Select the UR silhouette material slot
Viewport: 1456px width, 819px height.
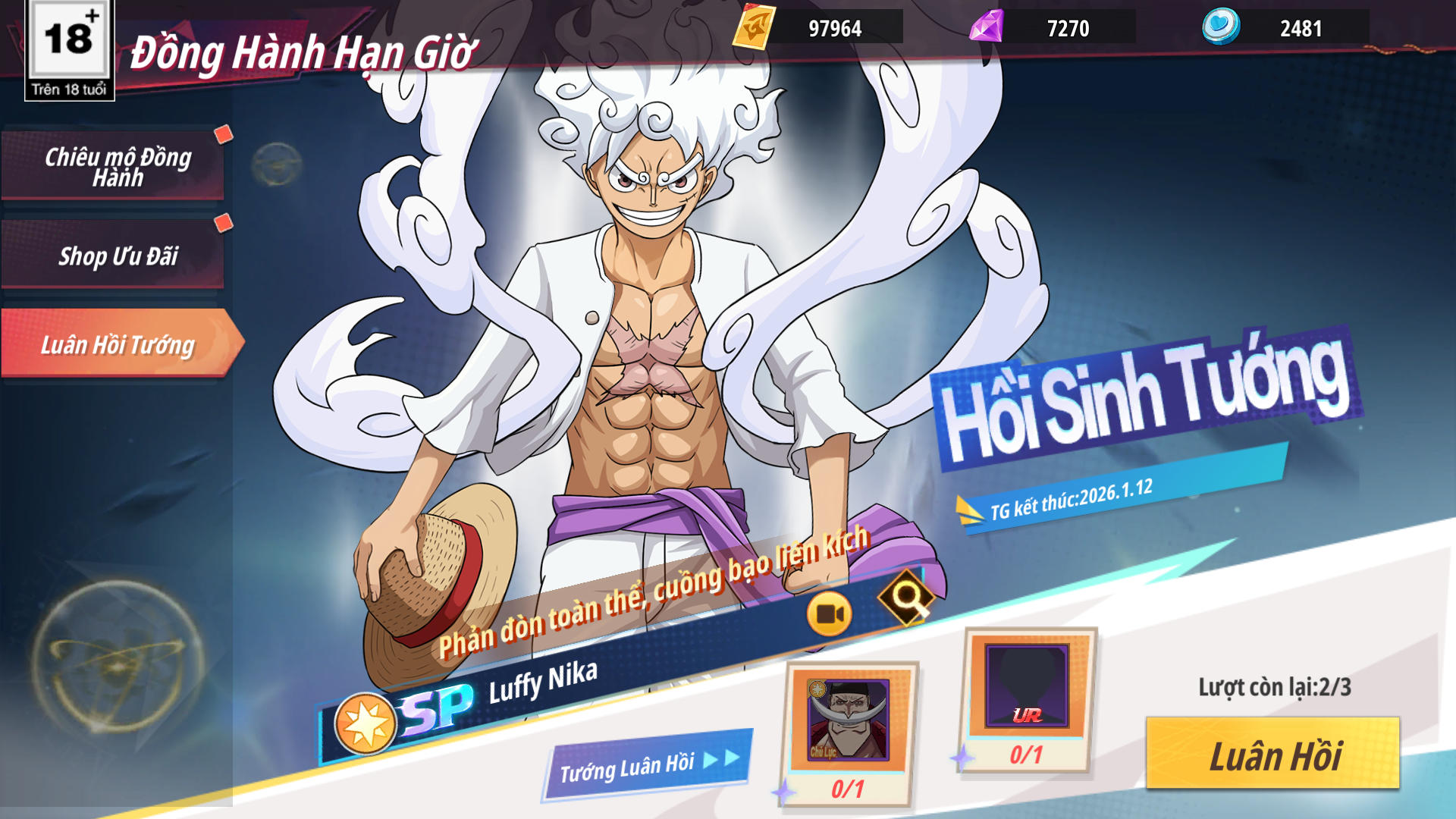click(1027, 686)
